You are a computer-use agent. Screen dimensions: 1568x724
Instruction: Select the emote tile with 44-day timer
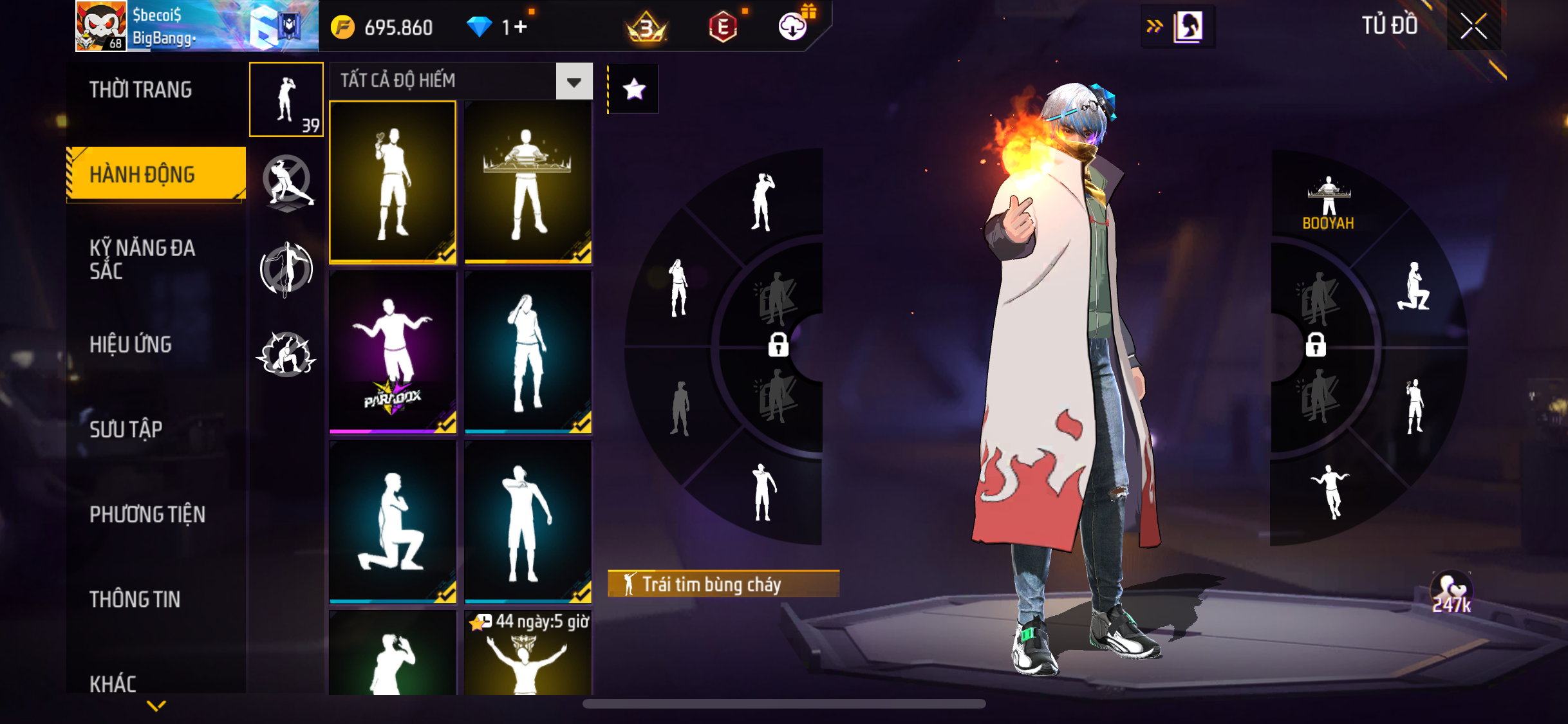pyautogui.click(x=528, y=653)
